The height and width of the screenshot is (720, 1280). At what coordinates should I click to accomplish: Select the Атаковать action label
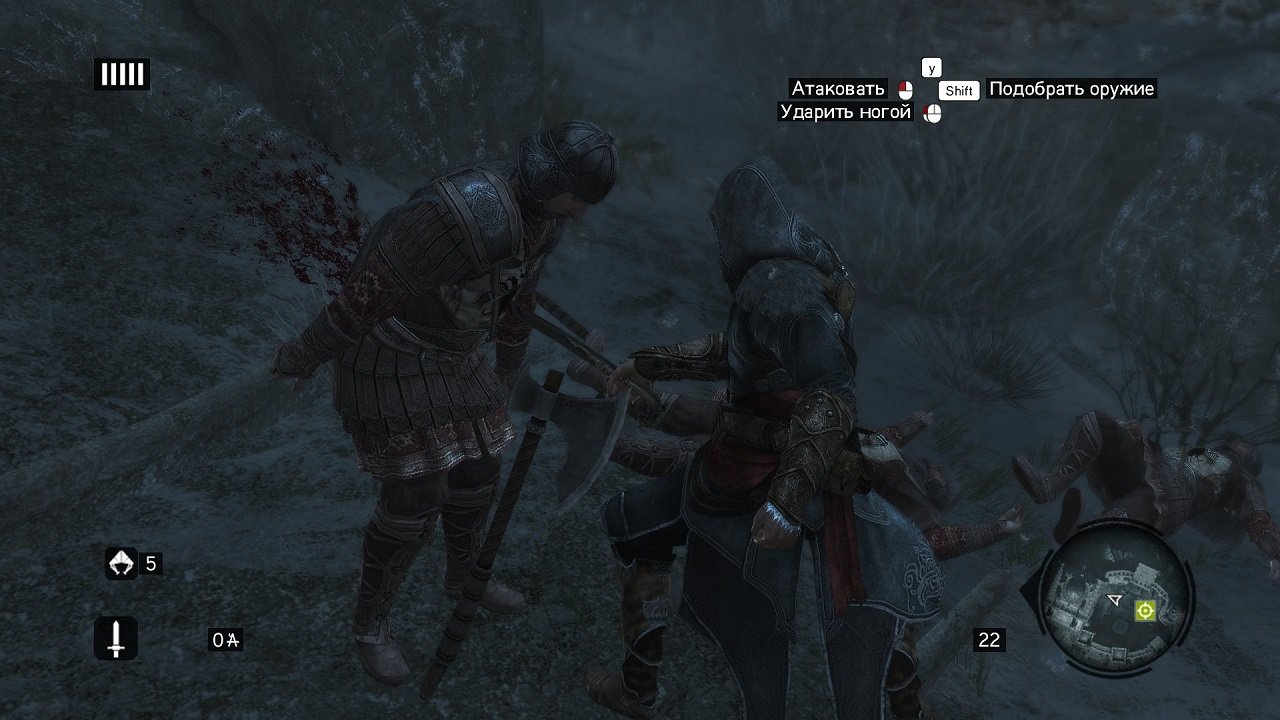click(x=838, y=89)
